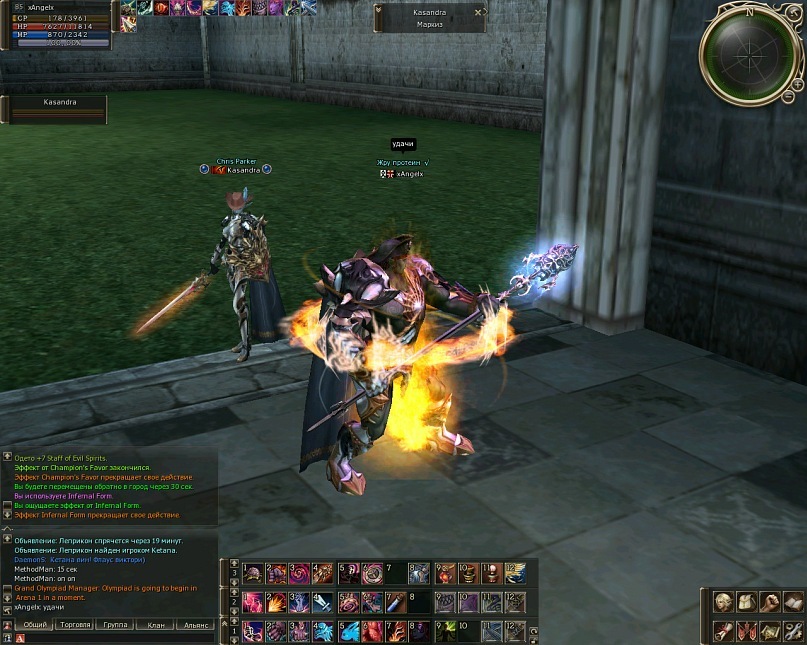Close the Kasandra target window
Image resolution: width=807 pixels, height=645 pixels.
[x=478, y=12]
